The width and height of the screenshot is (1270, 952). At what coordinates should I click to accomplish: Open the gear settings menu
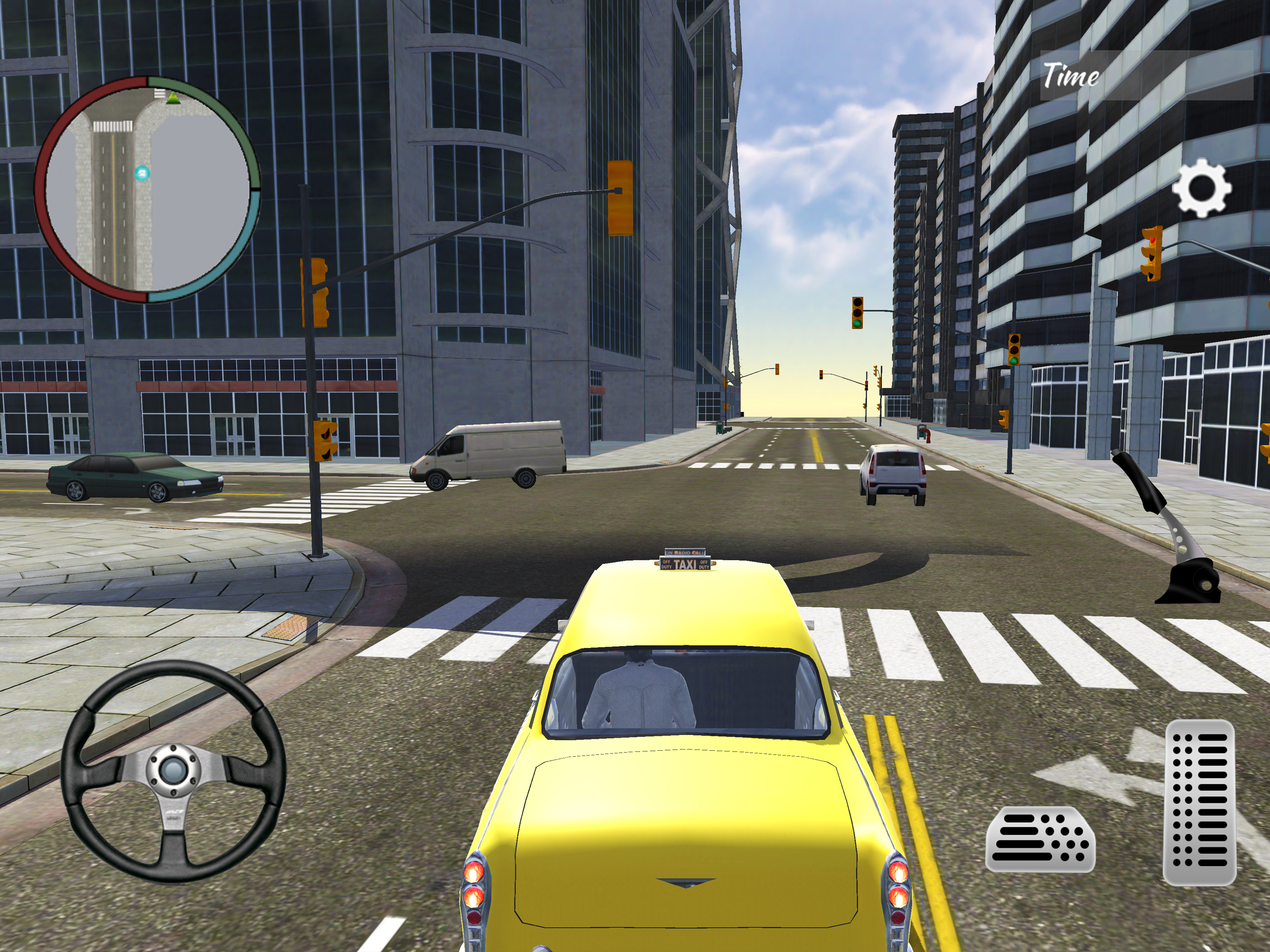pyautogui.click(x=1201, y=189)
